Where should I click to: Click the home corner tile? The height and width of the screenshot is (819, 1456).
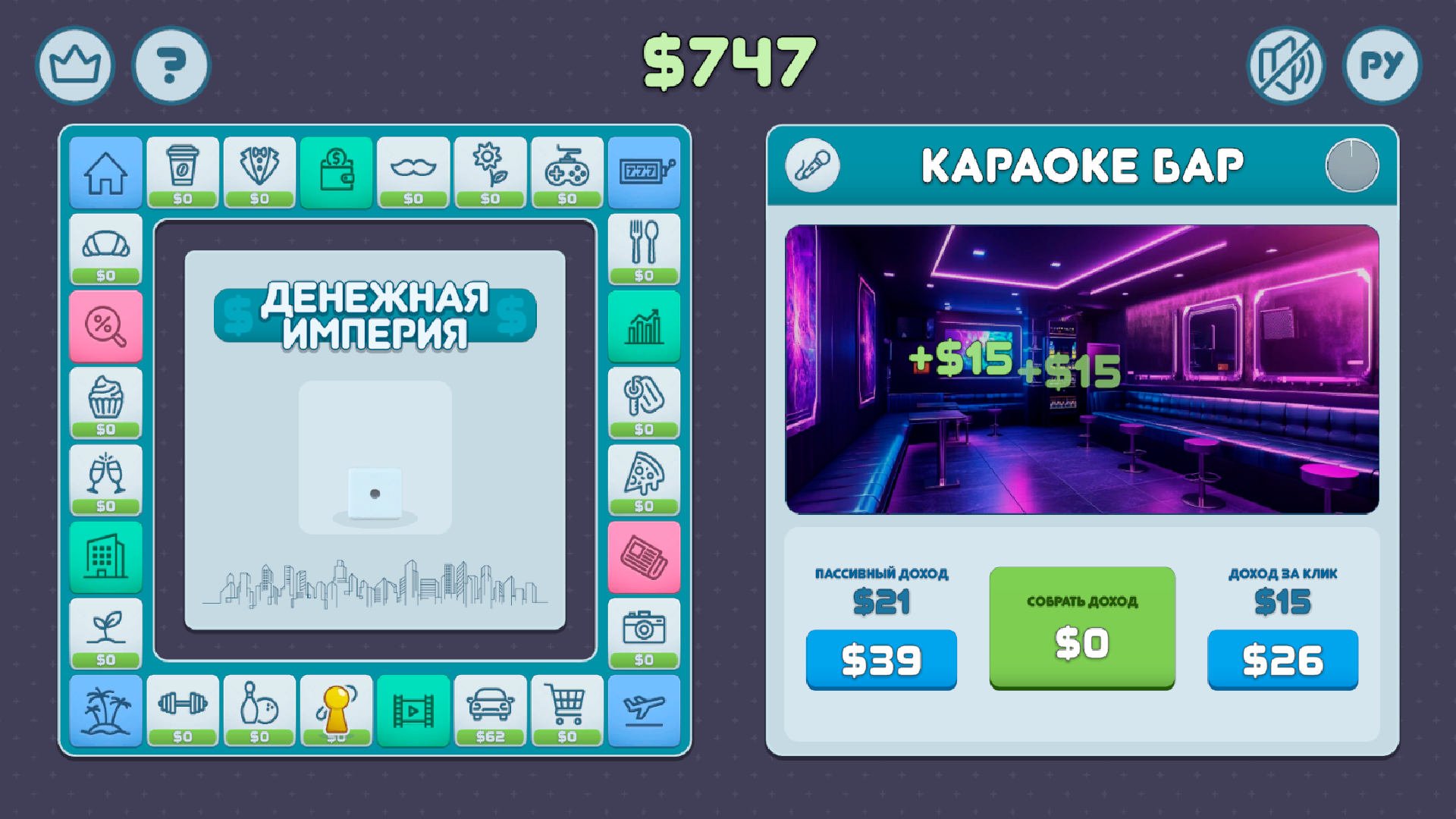[x=105, y=173]
